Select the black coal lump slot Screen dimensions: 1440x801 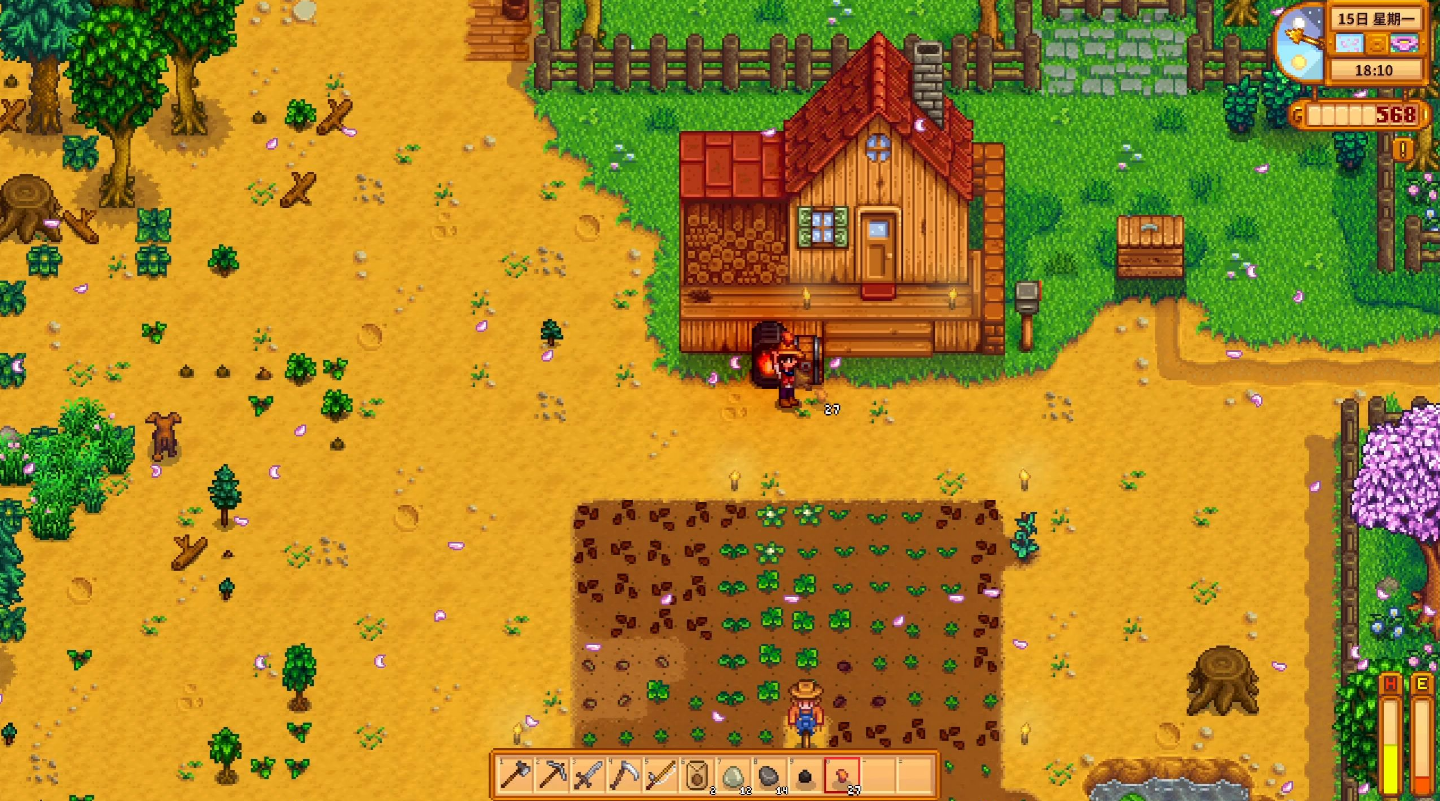coord(805,775)
